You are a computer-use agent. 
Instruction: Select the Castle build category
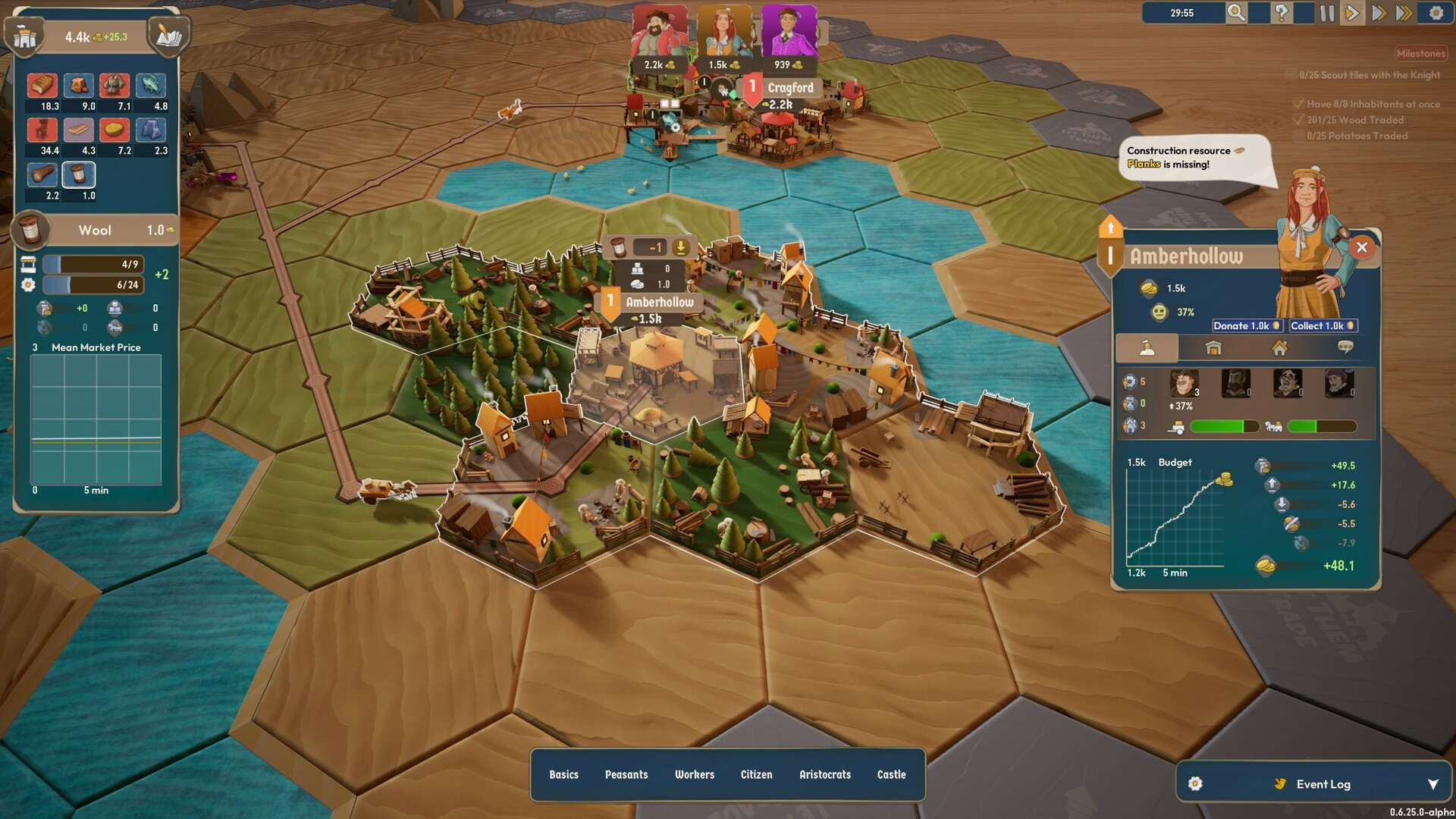(891, 774)
